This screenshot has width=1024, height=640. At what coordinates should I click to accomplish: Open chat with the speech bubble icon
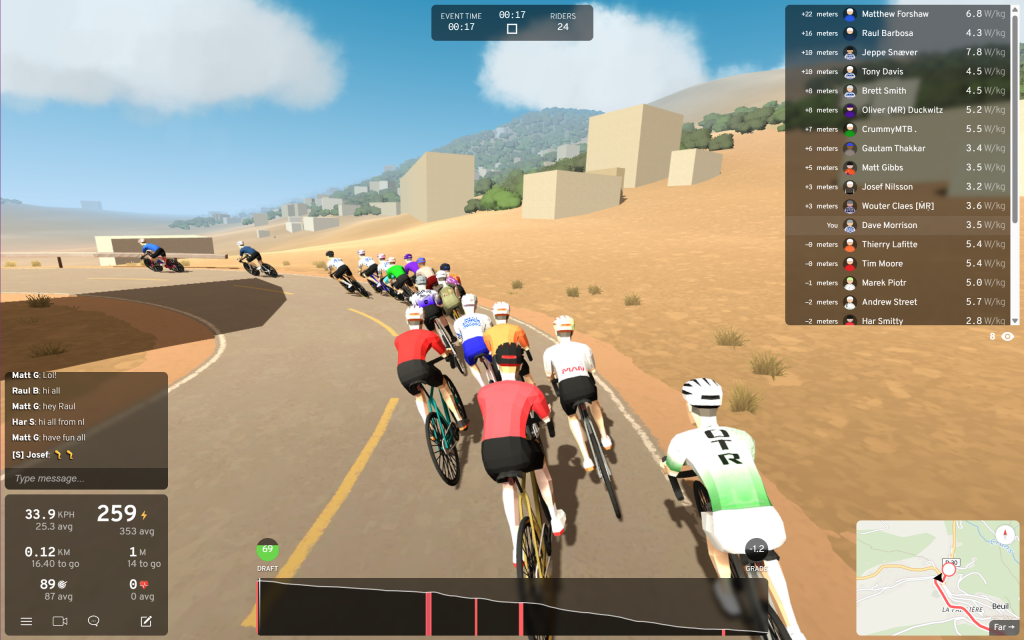pos(94,621)
